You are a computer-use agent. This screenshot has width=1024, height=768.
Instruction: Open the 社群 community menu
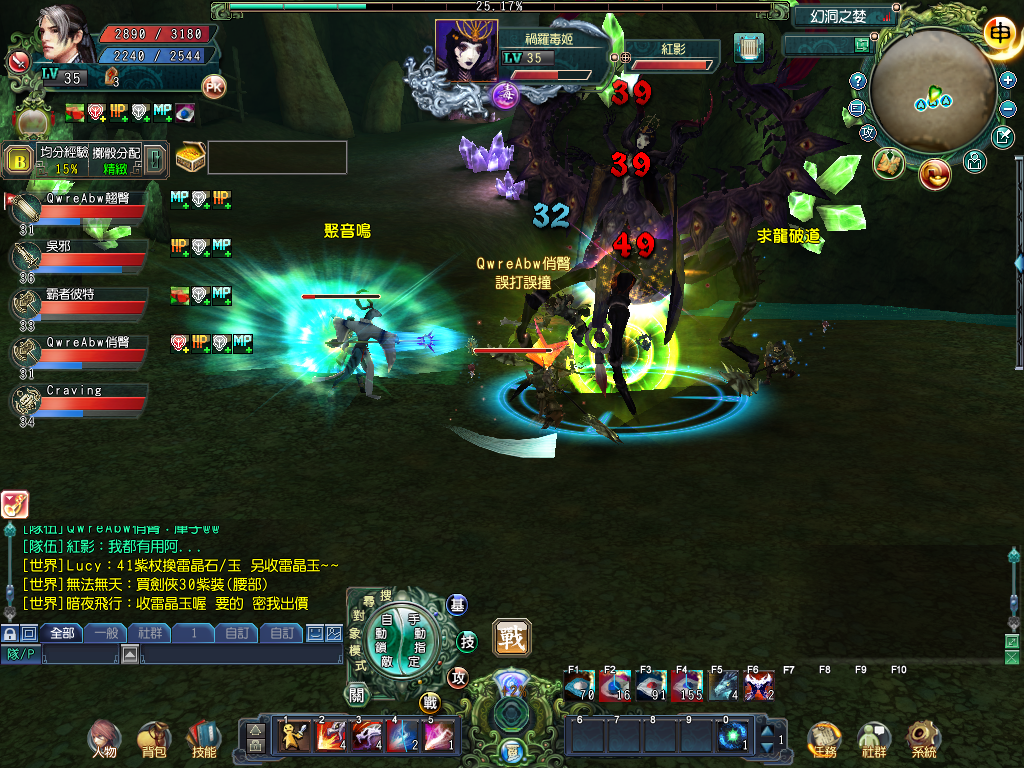(874, 736)
